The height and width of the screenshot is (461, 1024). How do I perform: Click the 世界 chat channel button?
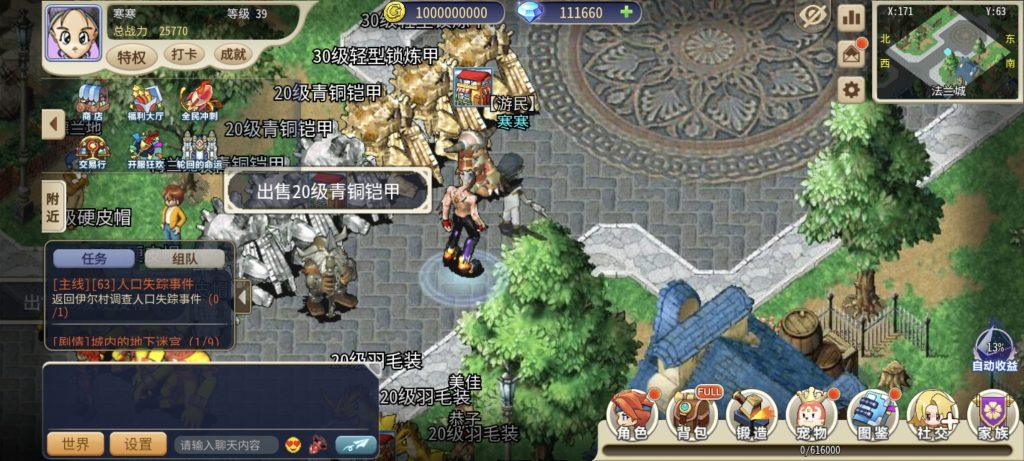75,444
